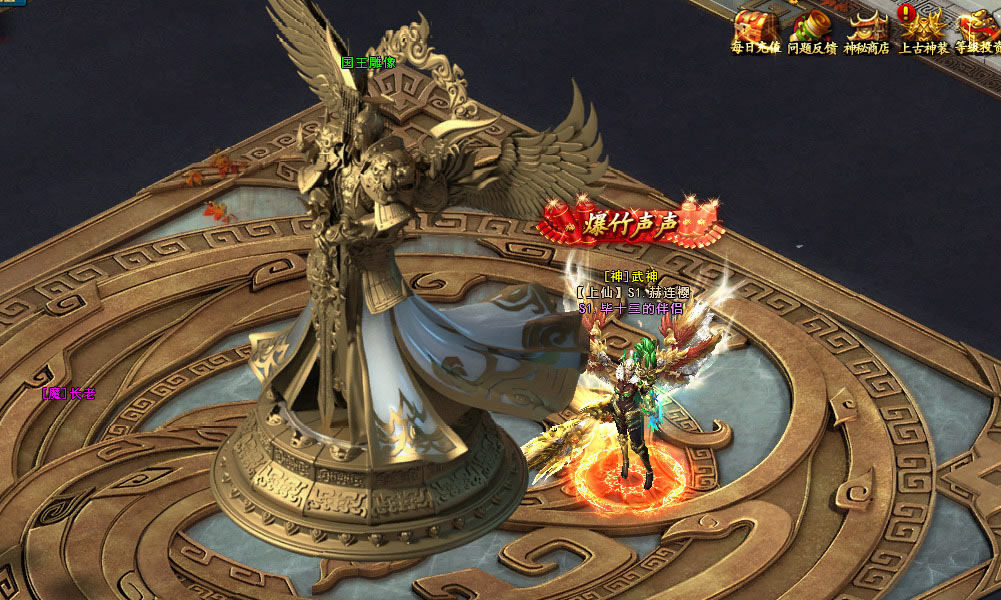
Task: Open the 每日充值 daily recharge chest
Action: (x=755, y=27)
